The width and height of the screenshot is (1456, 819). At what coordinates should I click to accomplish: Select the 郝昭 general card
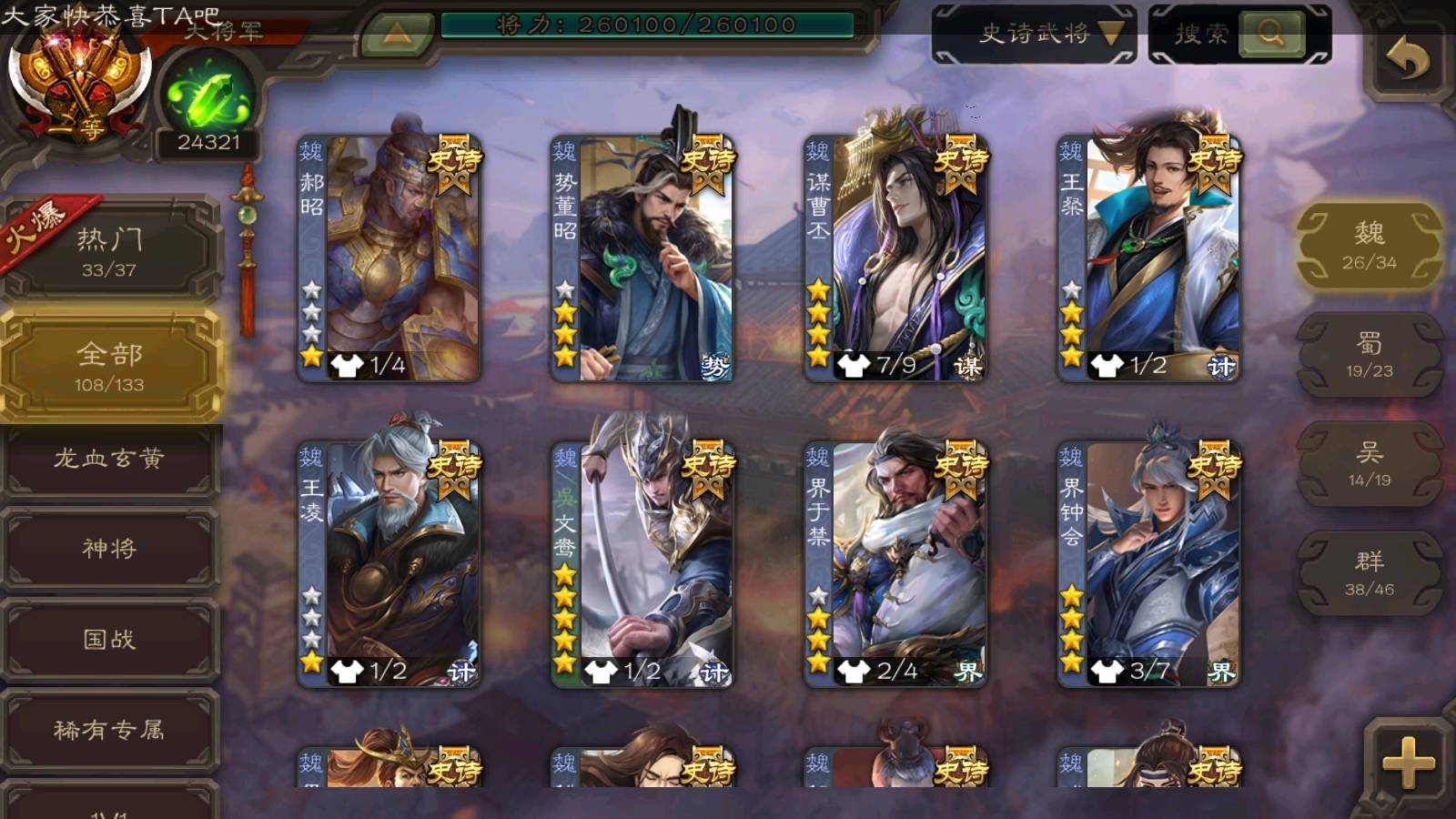pos(389,258)
